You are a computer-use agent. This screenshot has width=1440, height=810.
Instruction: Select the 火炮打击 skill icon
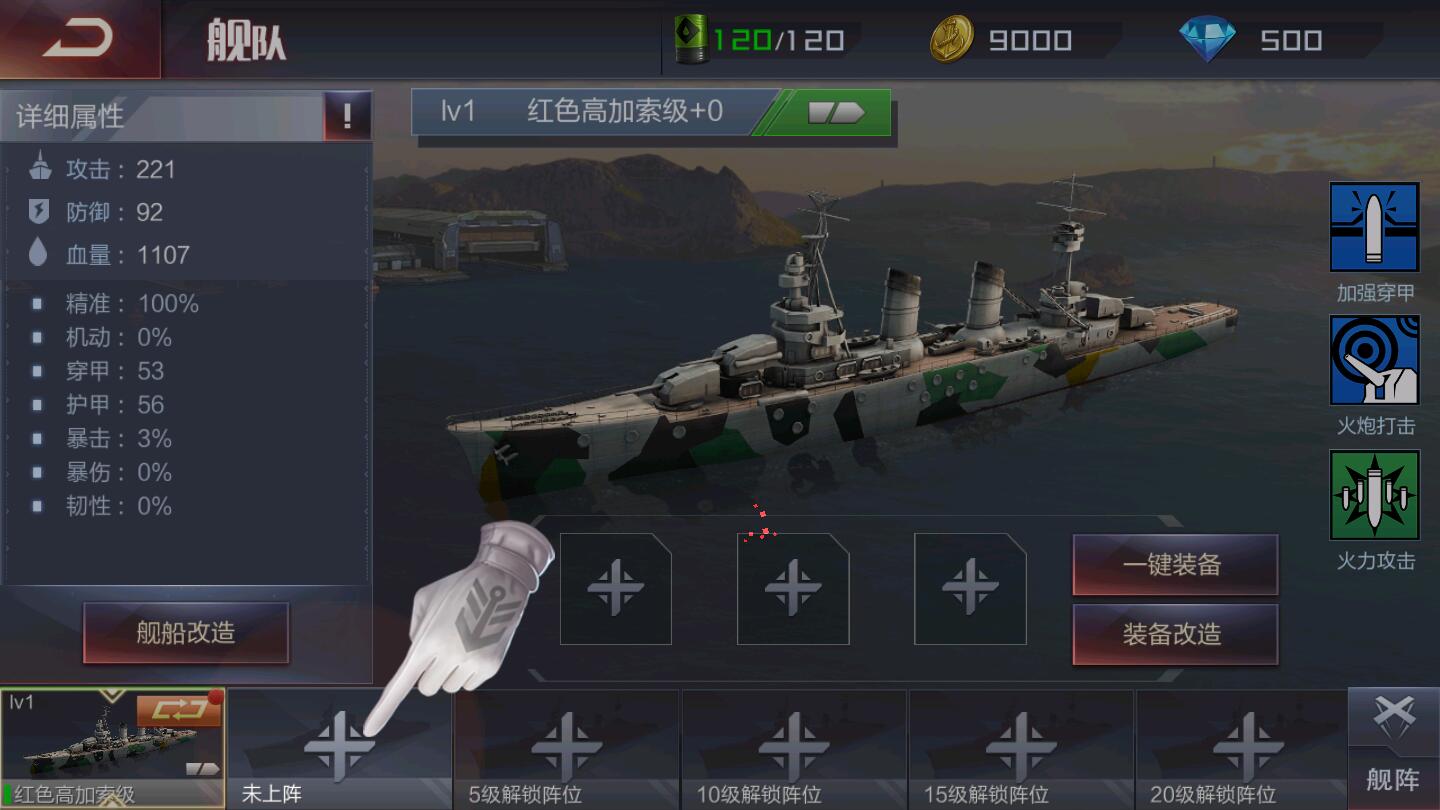[1375, 362]
